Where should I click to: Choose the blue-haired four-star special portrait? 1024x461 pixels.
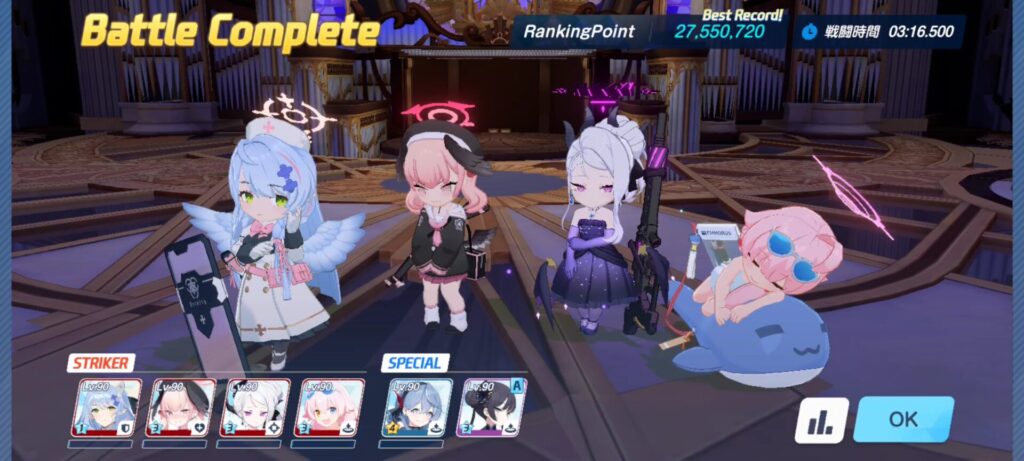416,408
